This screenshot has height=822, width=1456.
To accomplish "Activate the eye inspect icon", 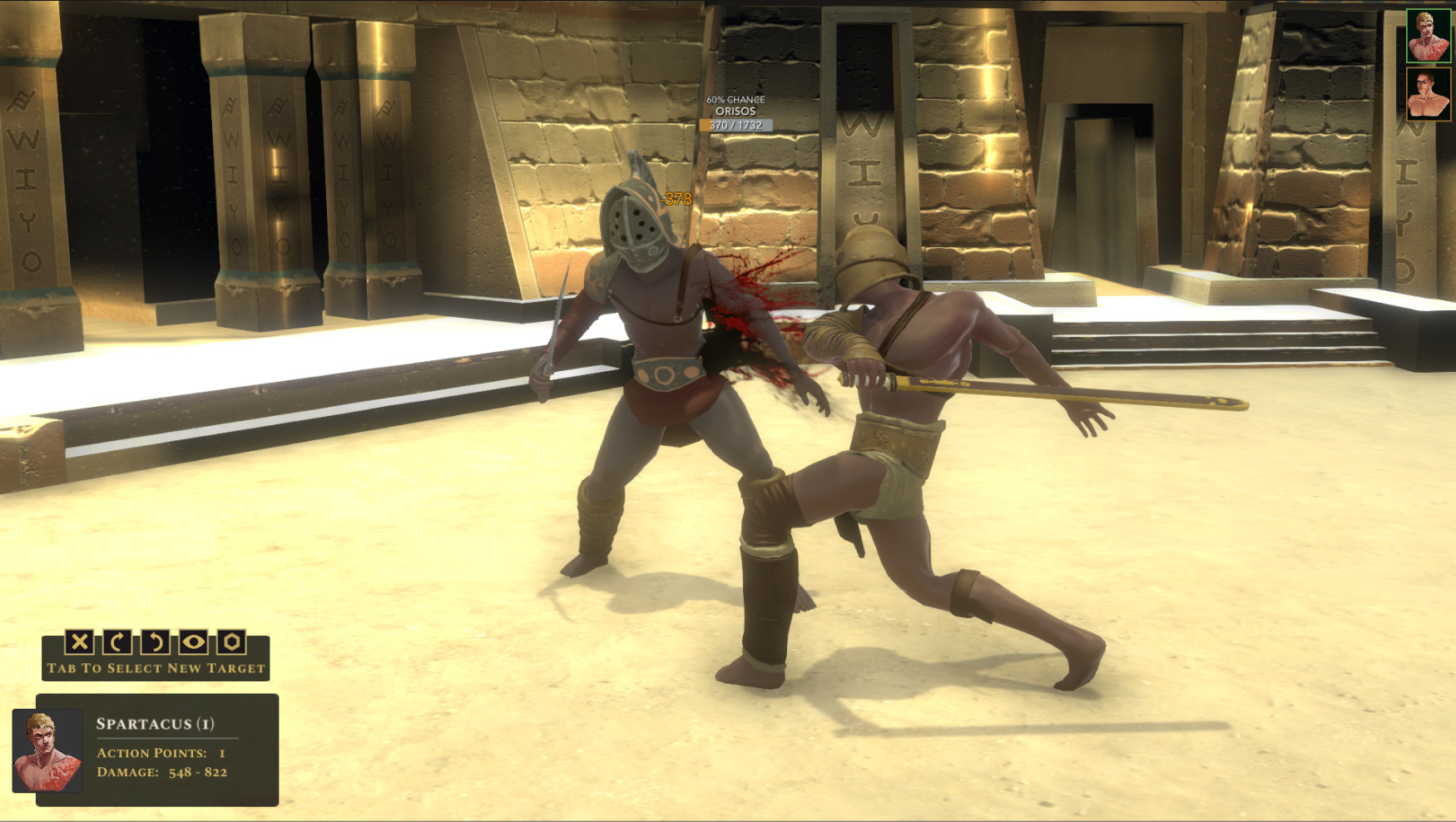I will pyautogui.click(x=192, y=642).
